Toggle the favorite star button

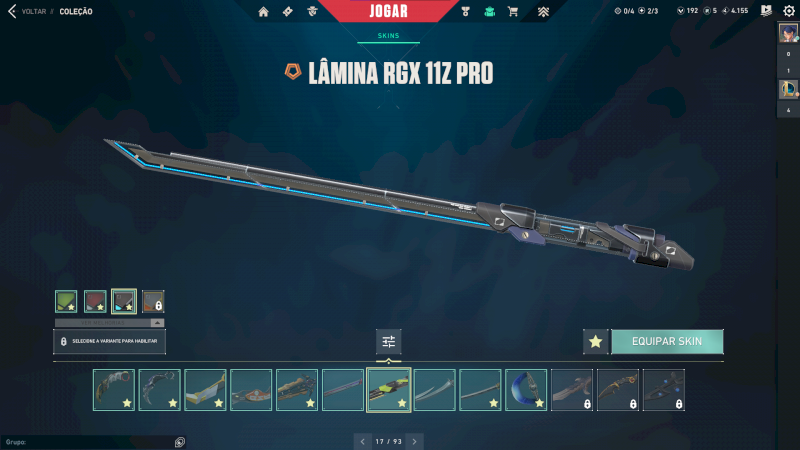tap(596, 342)
